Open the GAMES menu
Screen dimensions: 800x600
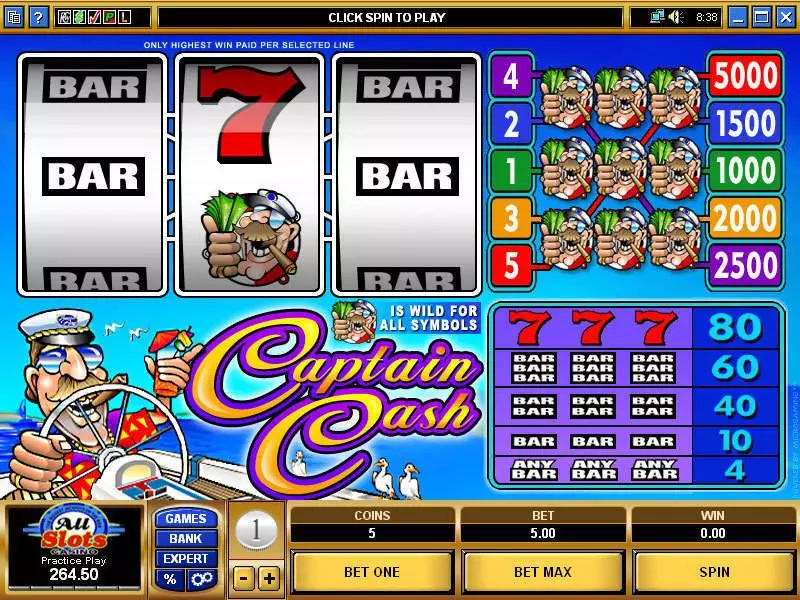point(186,518)
